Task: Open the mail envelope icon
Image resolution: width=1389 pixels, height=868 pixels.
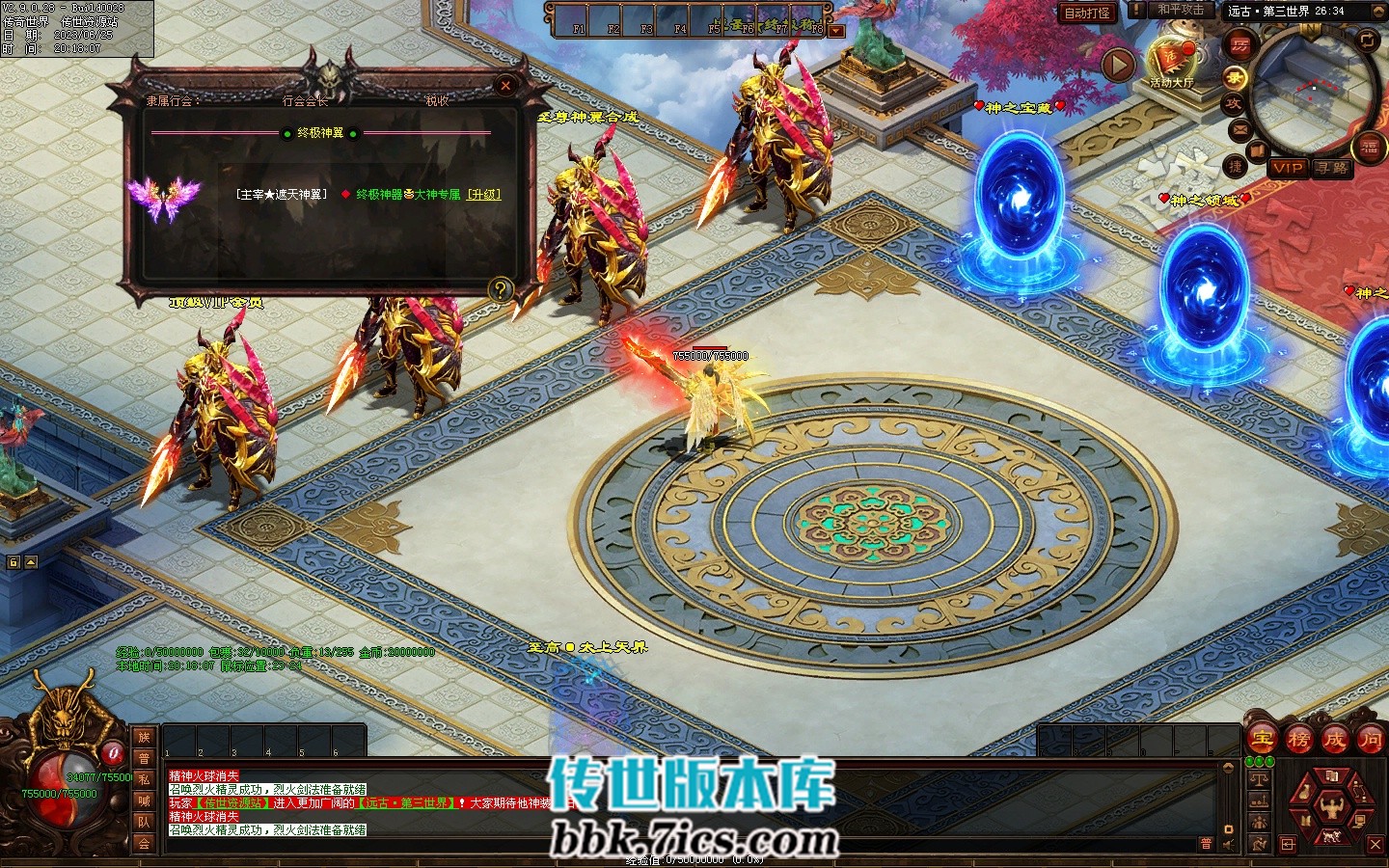Action: coord(1239,129)
